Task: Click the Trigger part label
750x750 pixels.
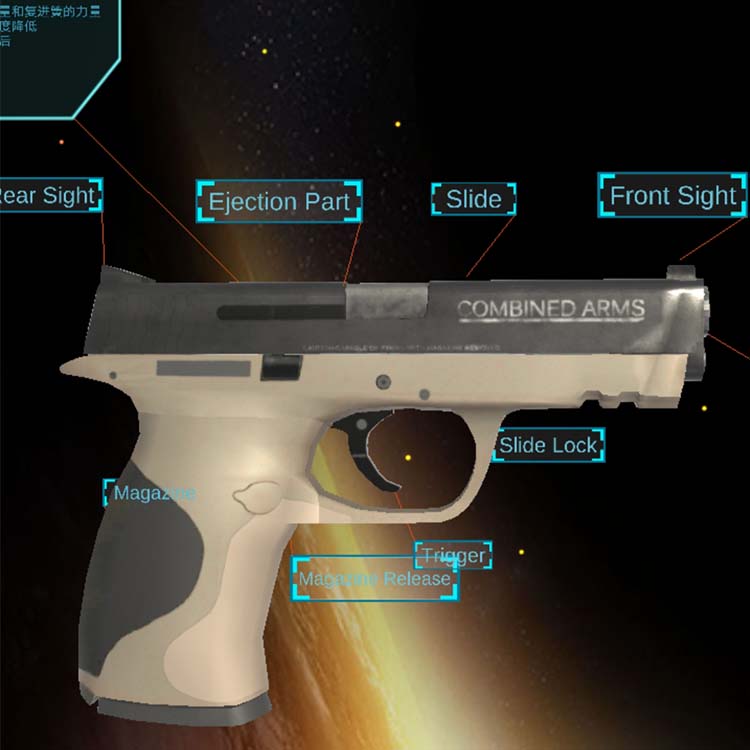Action: [x=453, y=556]
